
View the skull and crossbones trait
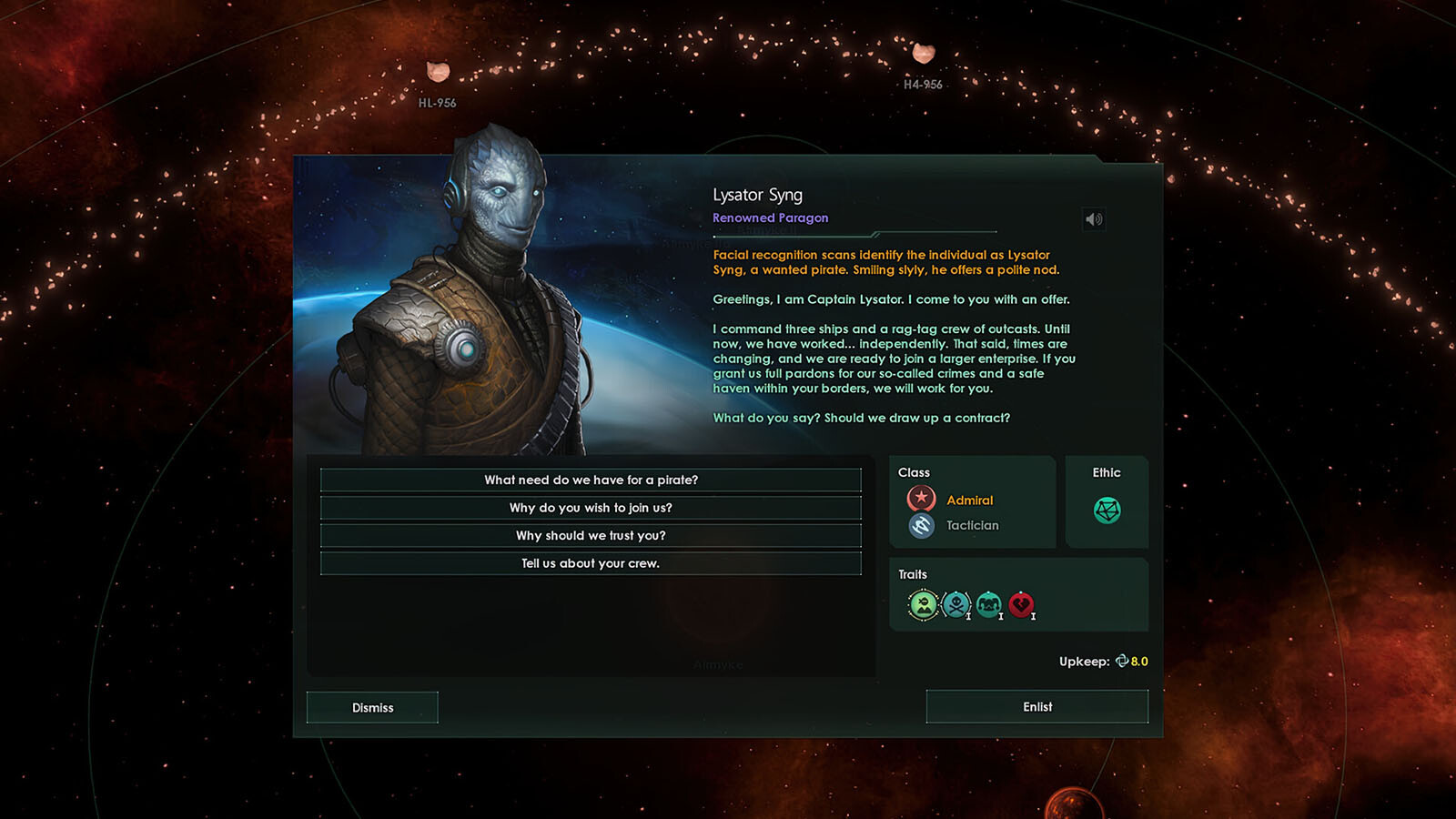point(956,604)
